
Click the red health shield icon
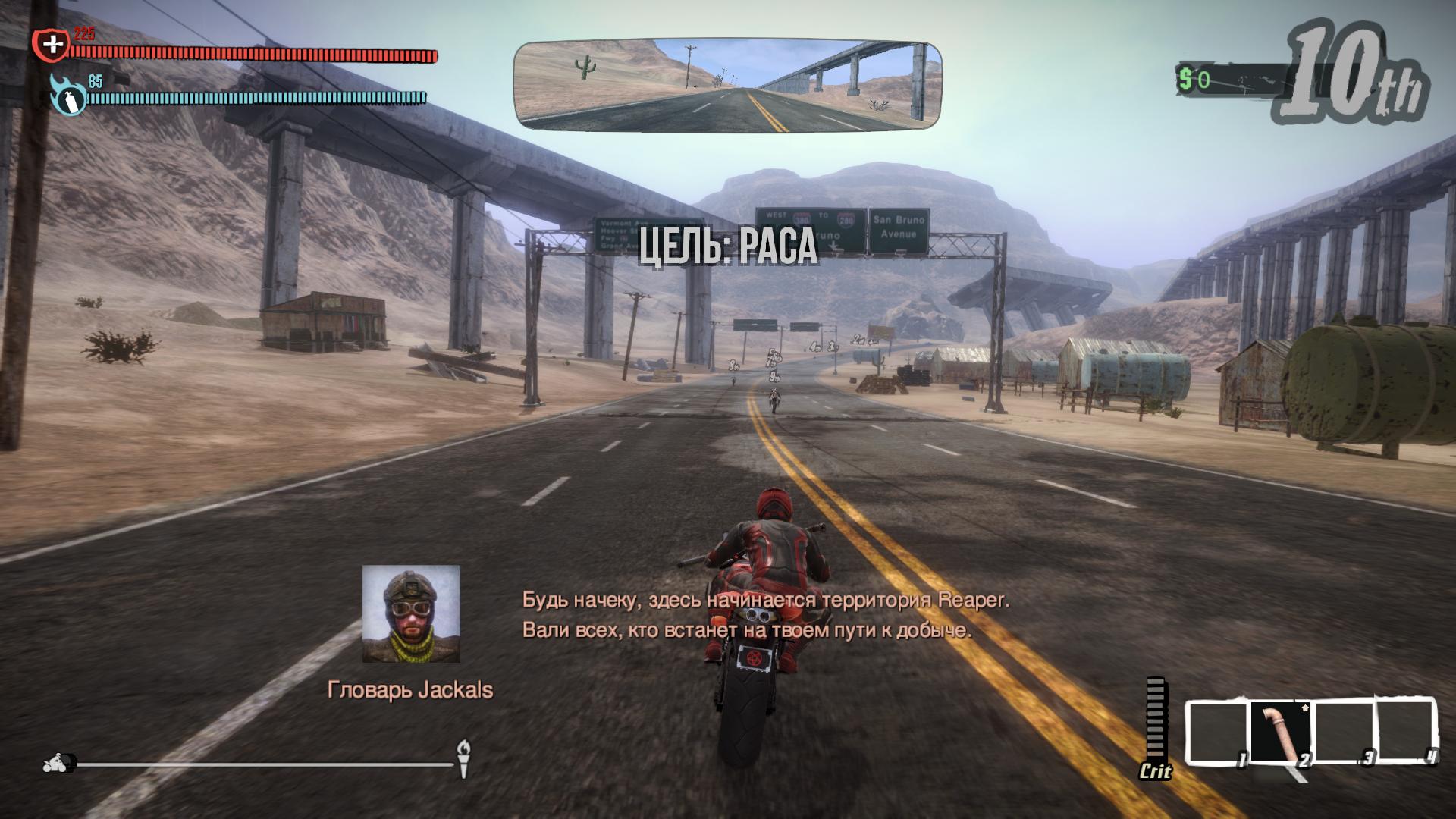tap(51, 45)
